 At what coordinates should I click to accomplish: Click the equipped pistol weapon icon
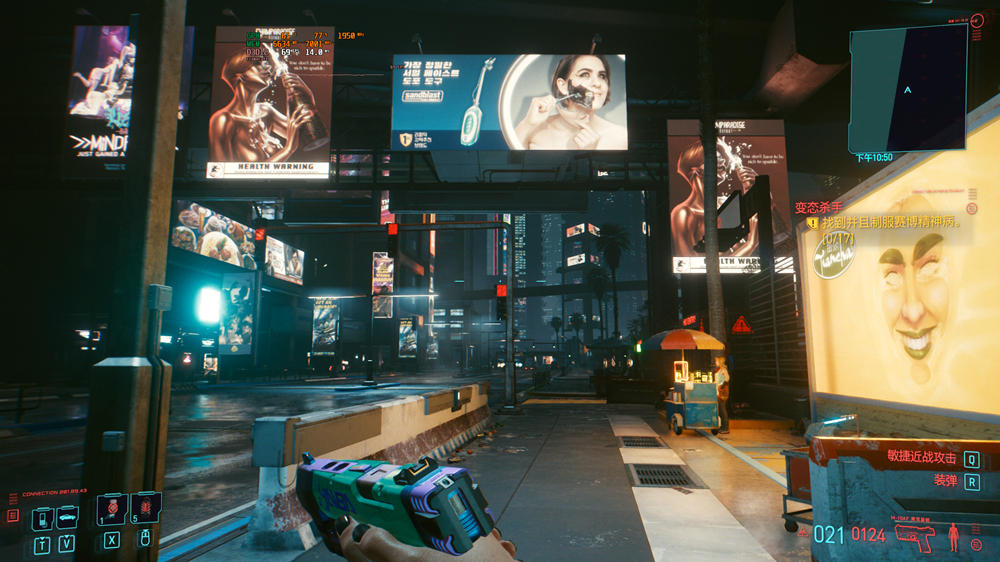tap(915, 535)
